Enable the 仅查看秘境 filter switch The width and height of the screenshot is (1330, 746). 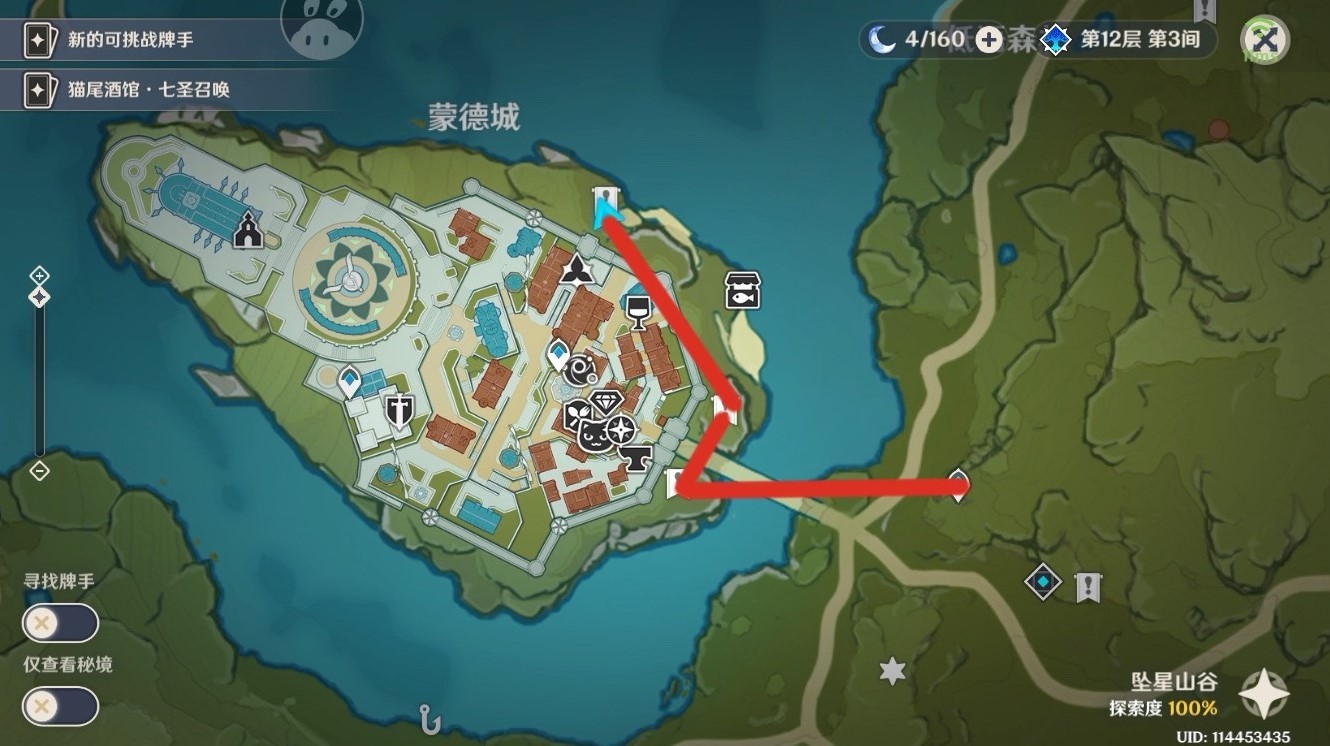pos(60,706)
